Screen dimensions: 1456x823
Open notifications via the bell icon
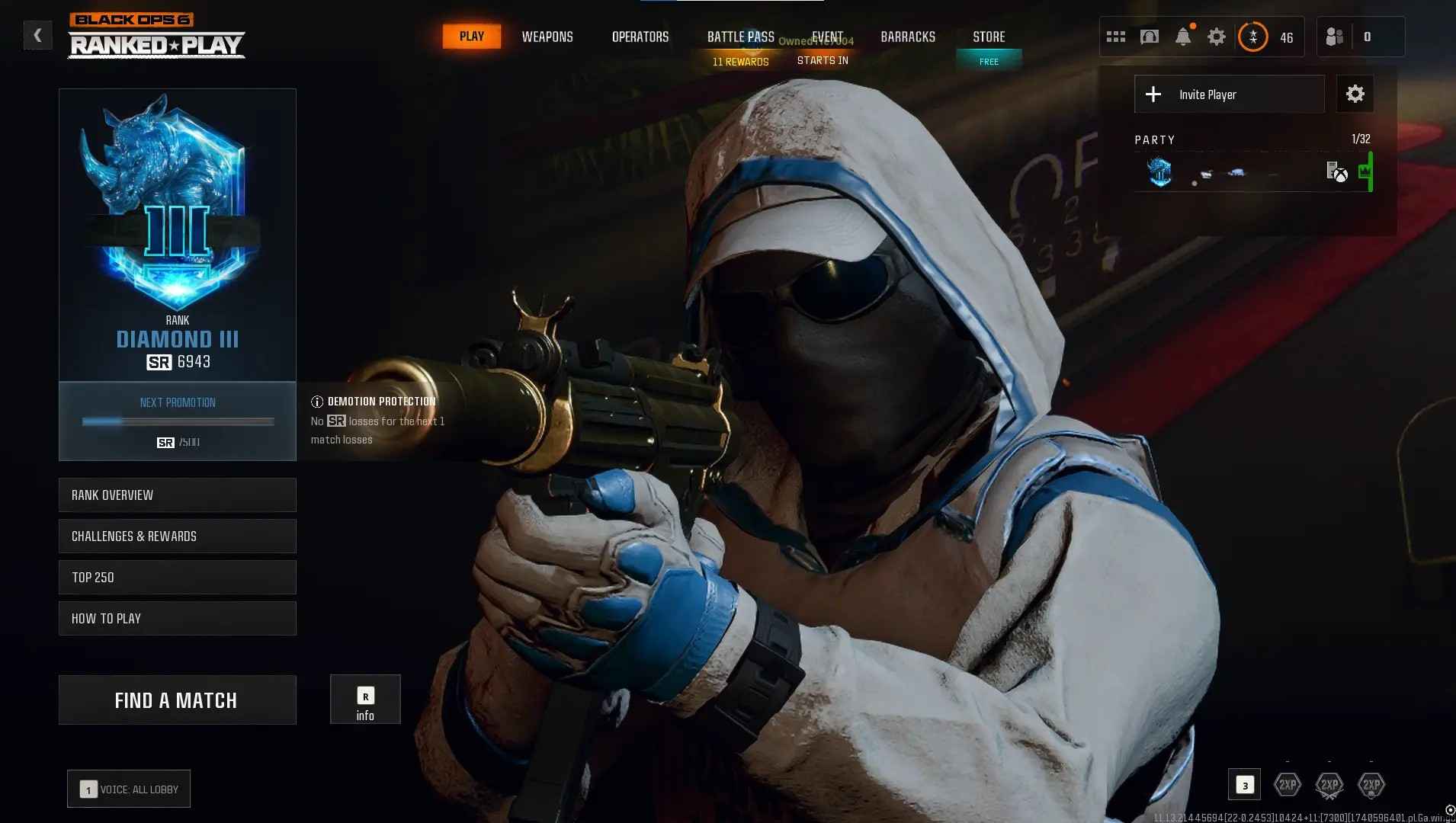click(1182, 36)
